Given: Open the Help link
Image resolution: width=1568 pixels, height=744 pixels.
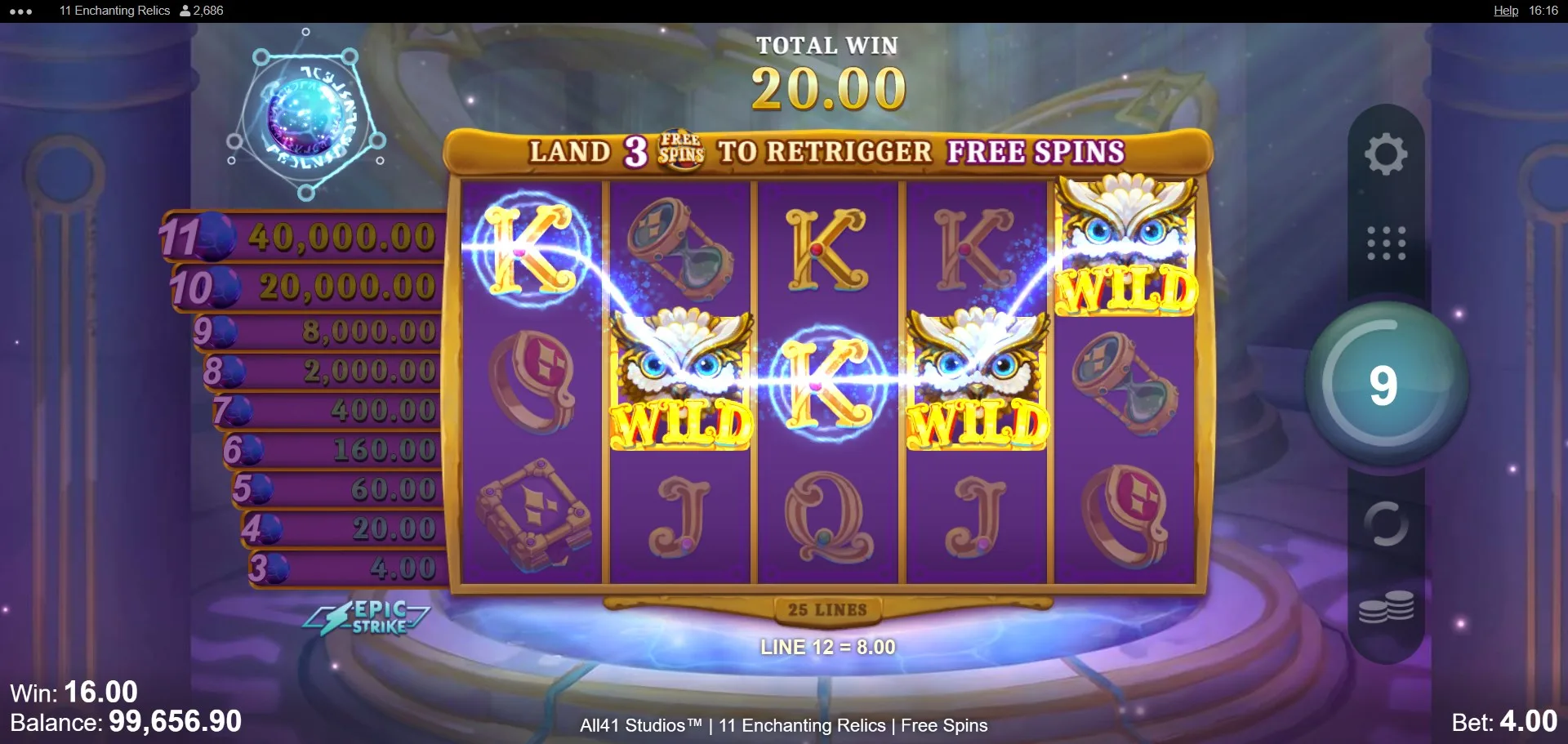Looking at the screenshot, I should [1505, 11].
